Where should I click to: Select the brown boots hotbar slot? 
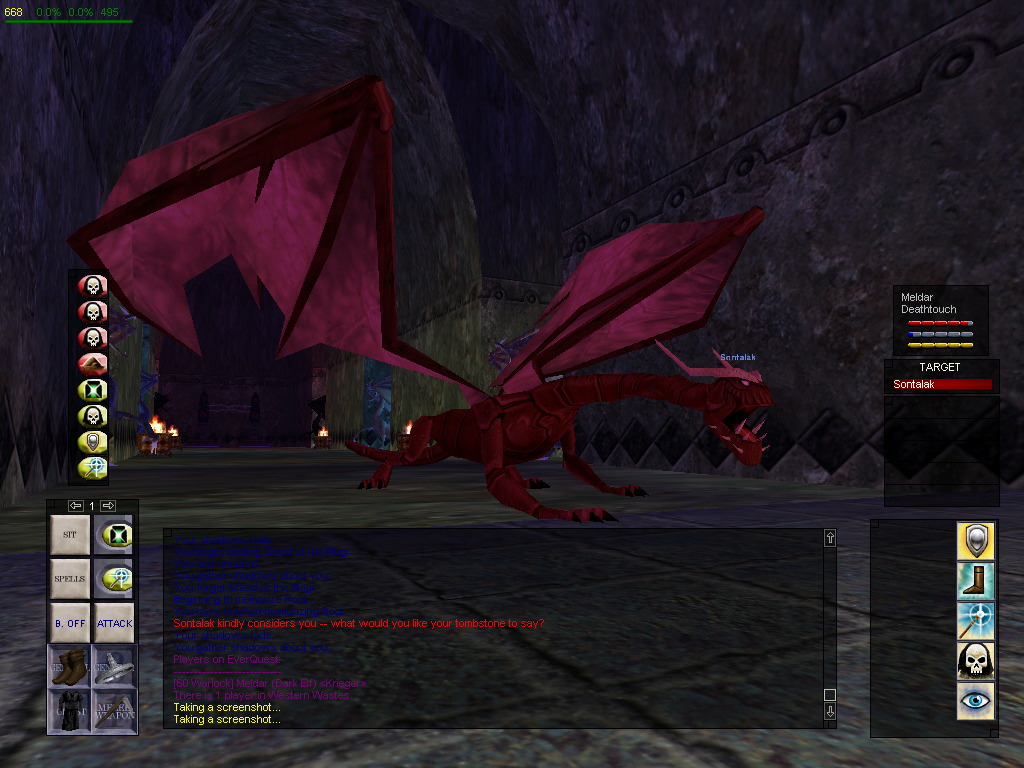tap(70, 667)
